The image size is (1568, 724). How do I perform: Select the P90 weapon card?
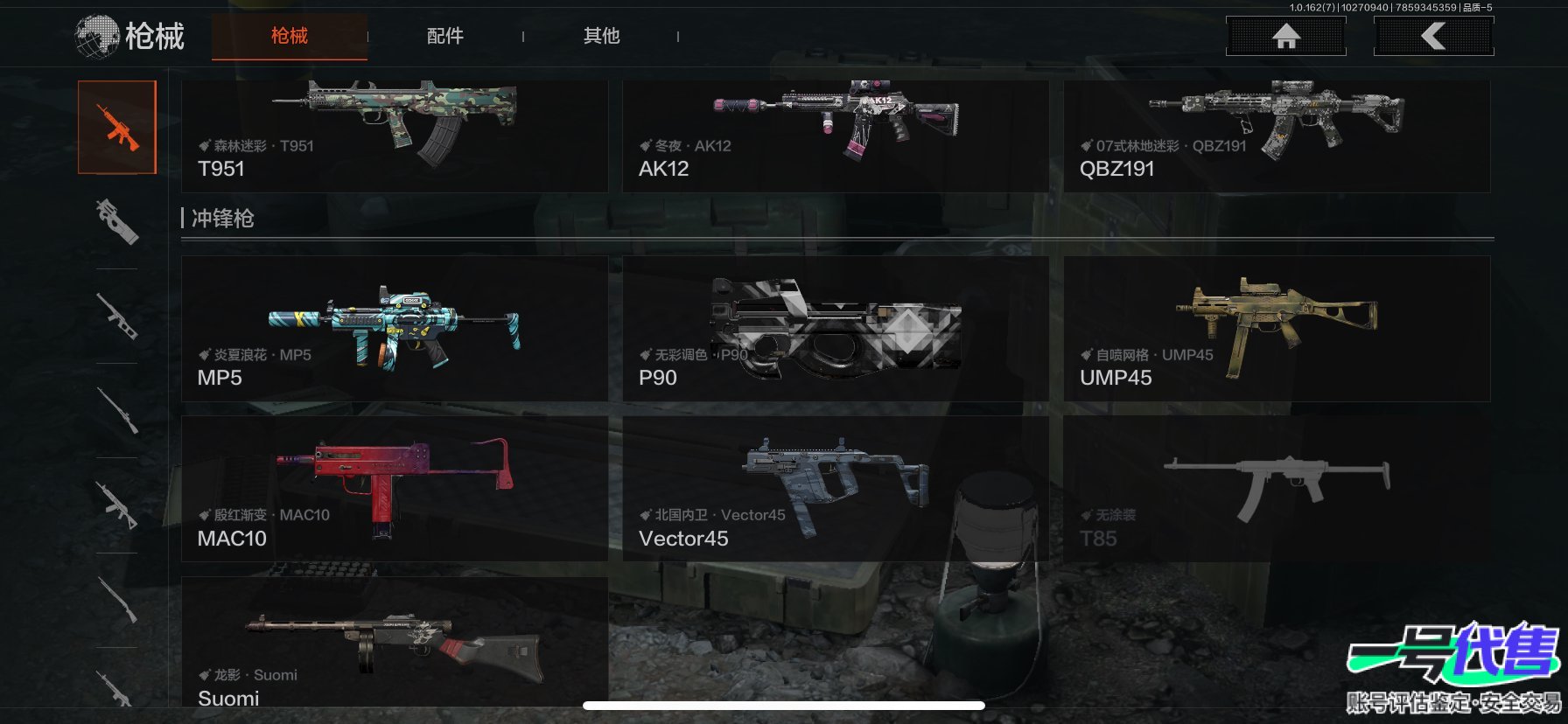point(835,329)
